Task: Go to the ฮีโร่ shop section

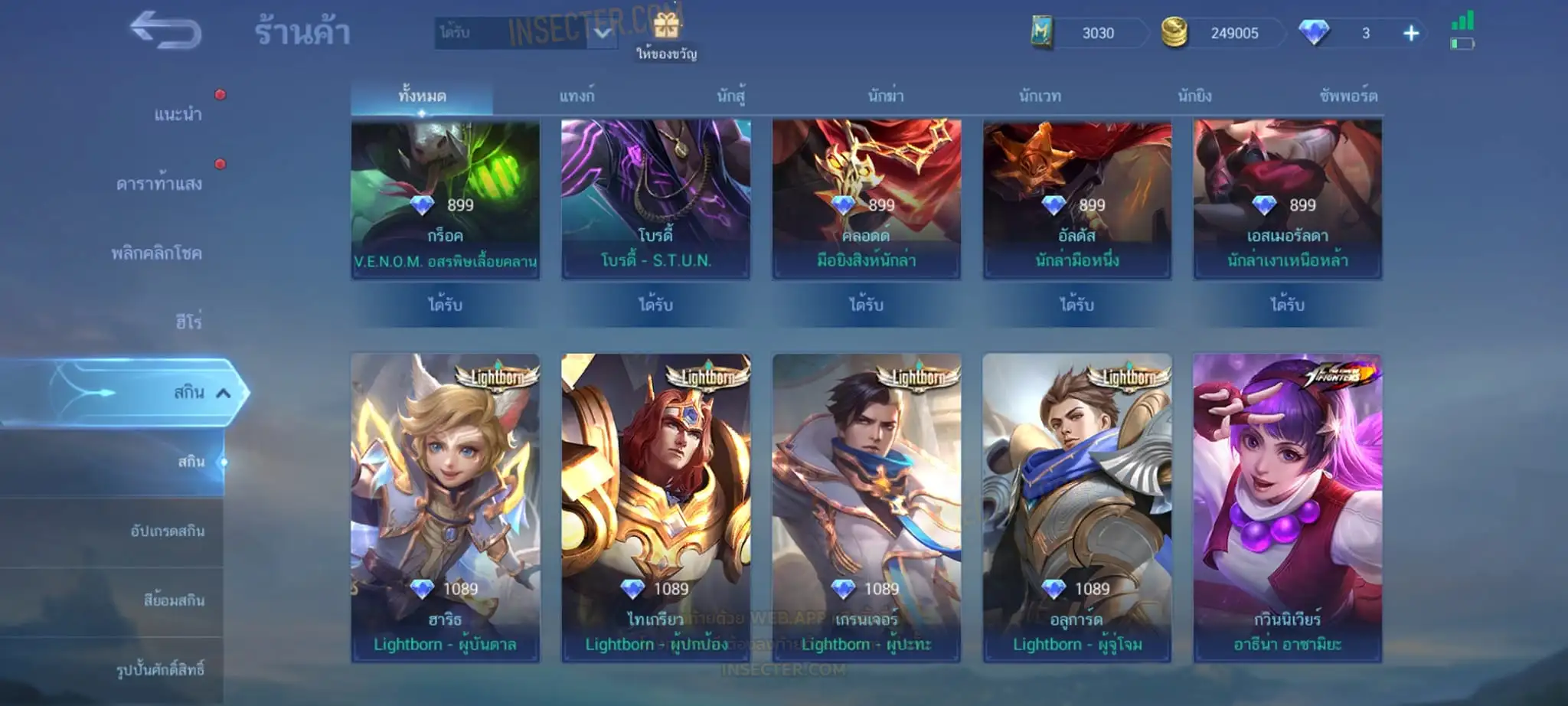Action: [x=188, y=322]
